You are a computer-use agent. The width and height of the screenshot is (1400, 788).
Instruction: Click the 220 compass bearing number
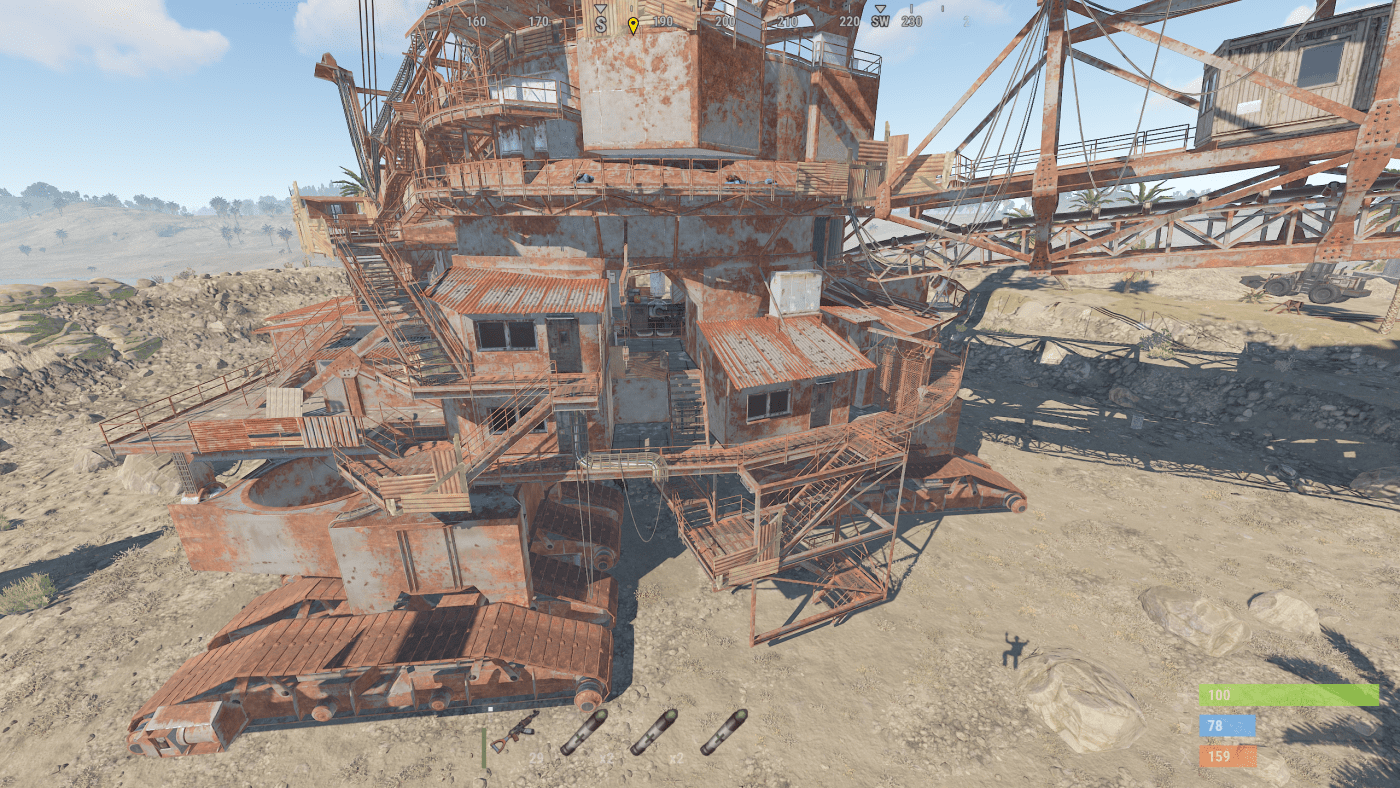tap(851, 19)
